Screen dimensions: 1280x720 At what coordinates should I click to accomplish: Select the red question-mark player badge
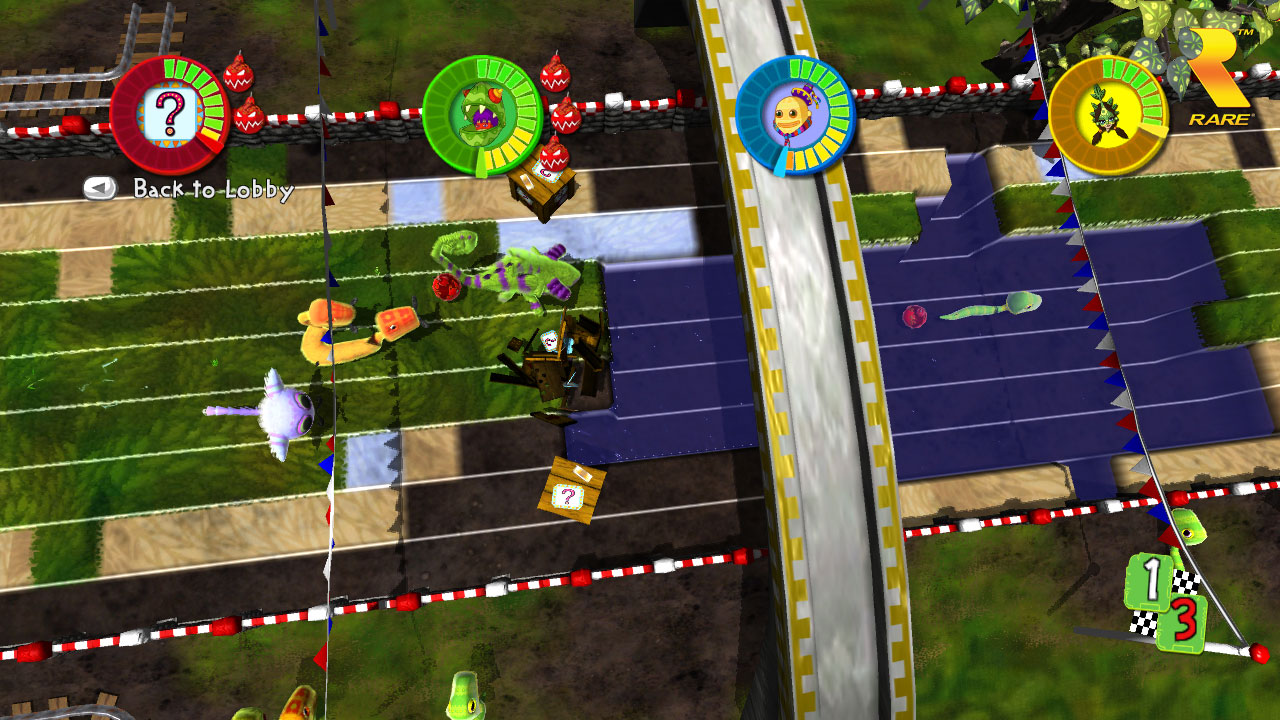point(169,115)
